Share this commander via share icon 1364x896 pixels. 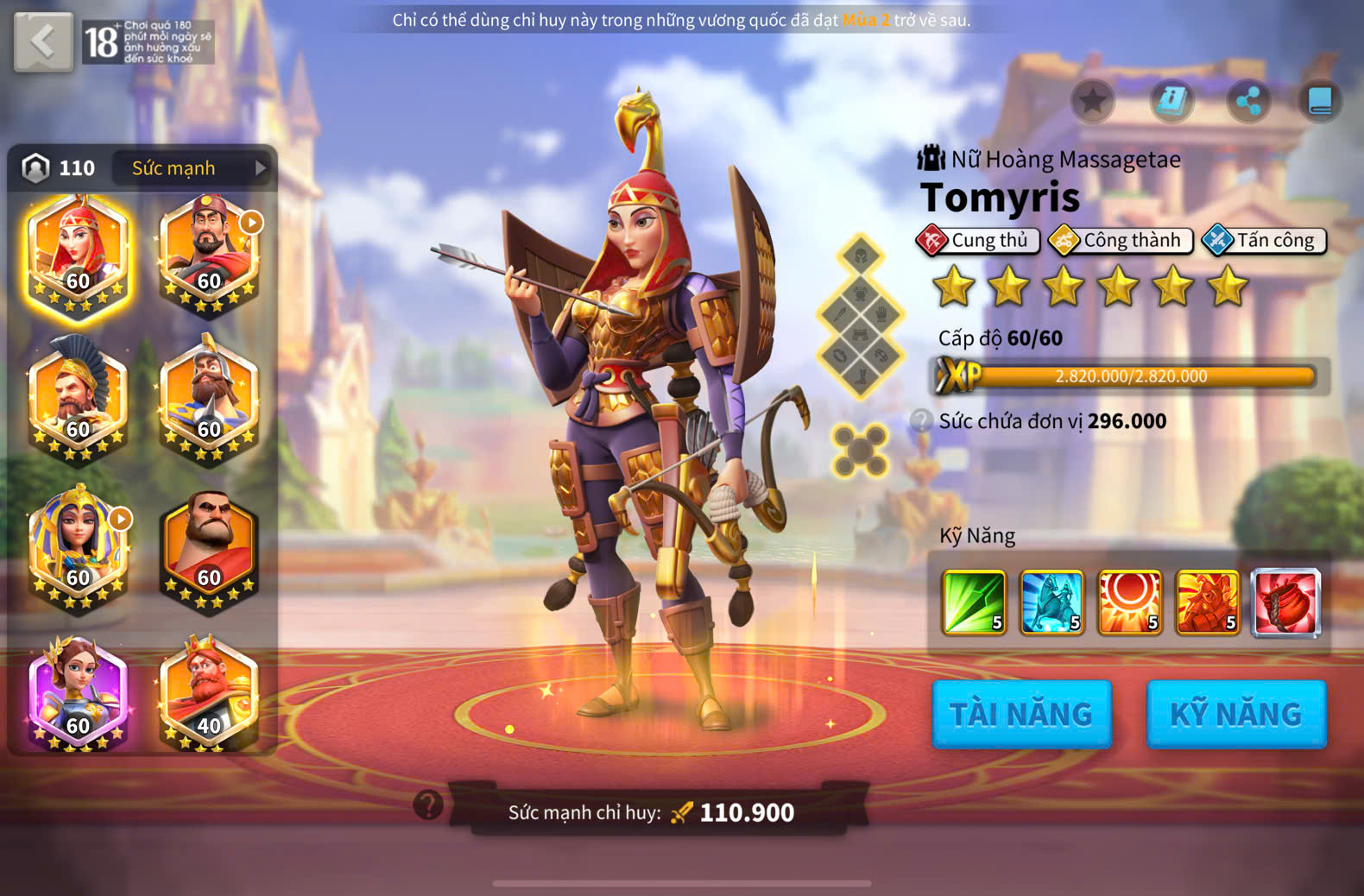1248,101
